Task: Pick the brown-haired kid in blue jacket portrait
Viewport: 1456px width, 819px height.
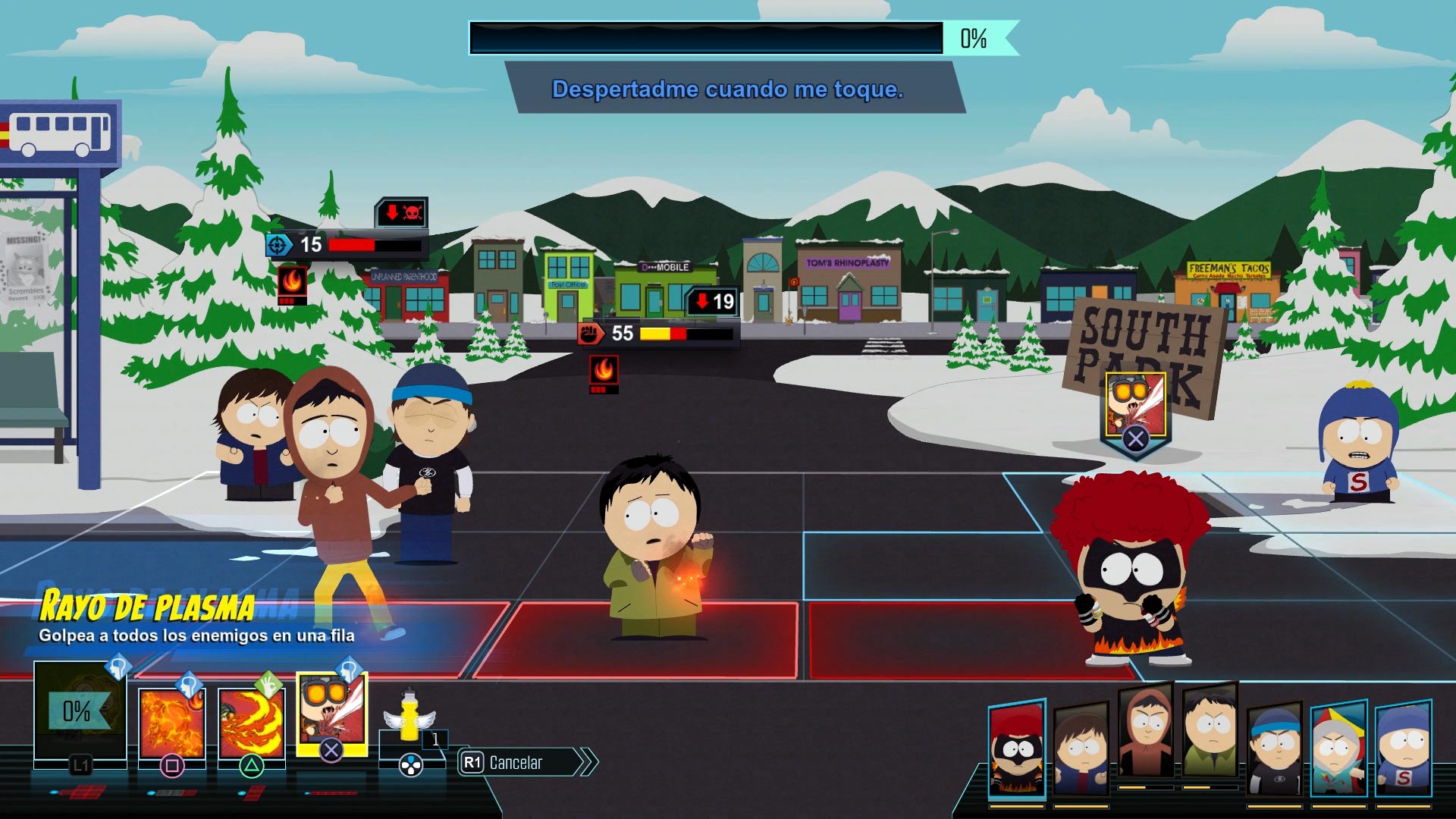Action: click(1081, 751)
